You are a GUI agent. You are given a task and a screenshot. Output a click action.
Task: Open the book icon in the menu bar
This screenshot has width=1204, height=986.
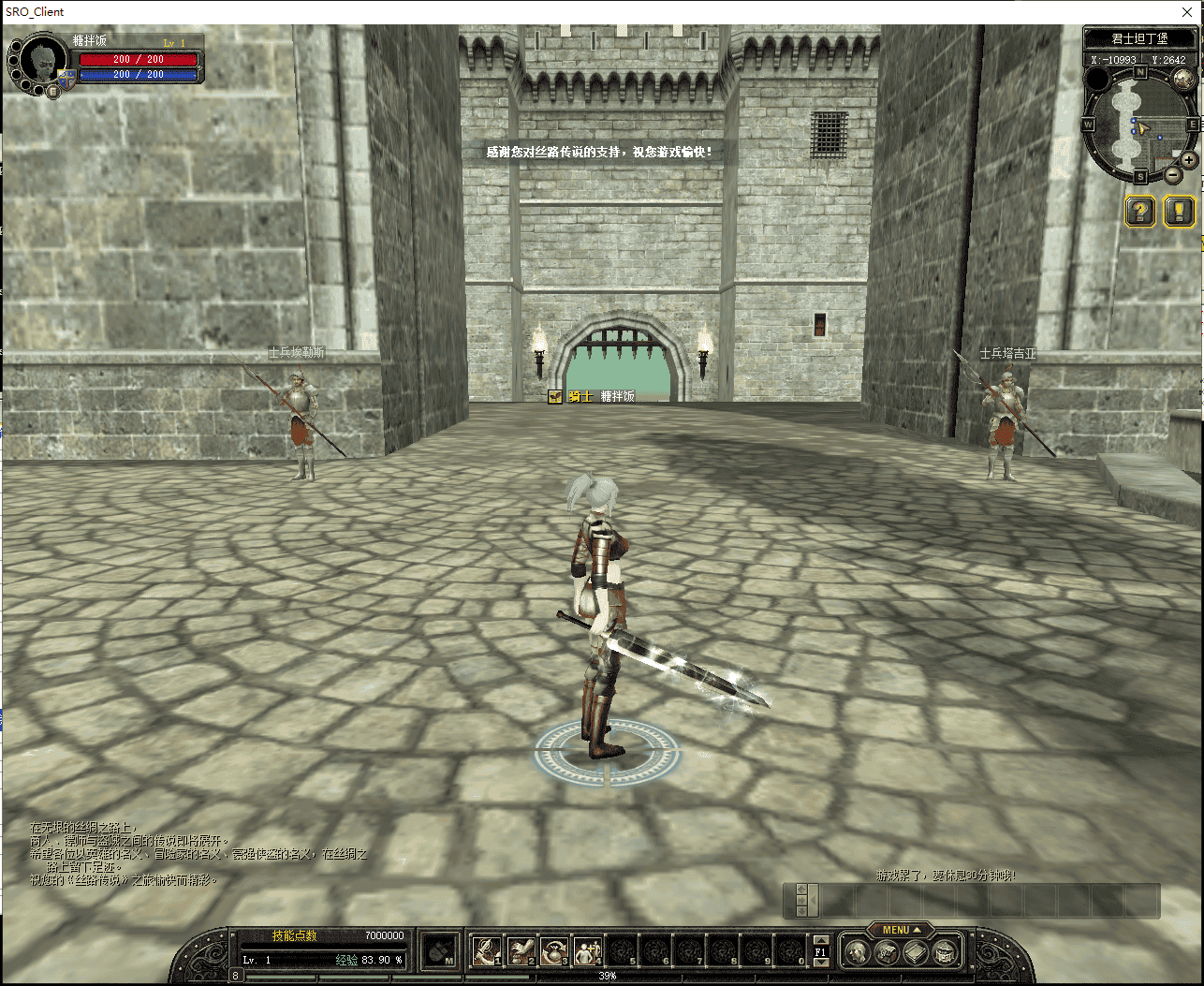coord(917,953)
